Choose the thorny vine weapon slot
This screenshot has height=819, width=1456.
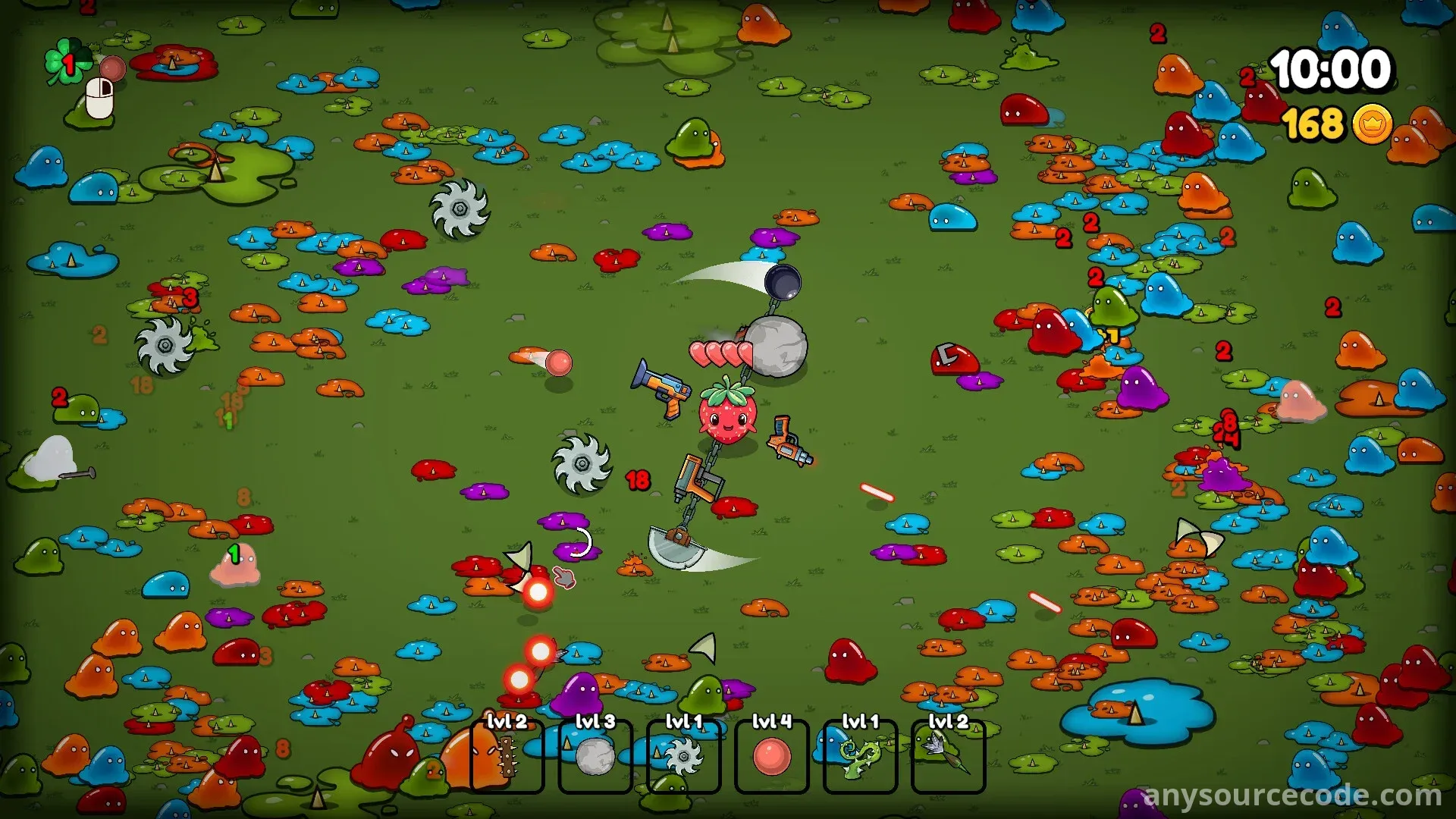click(x=860, y=756)
